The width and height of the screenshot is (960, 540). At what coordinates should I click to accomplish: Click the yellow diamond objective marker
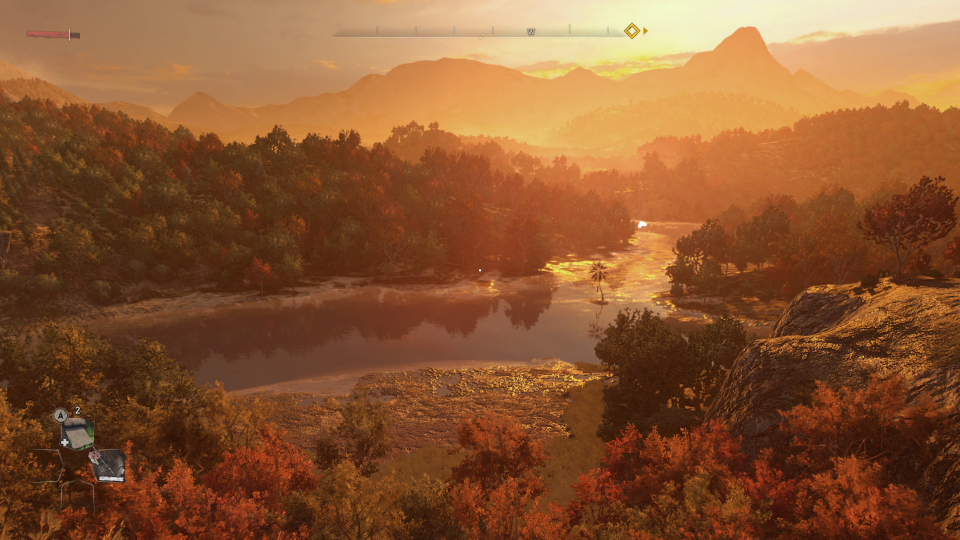632,31
